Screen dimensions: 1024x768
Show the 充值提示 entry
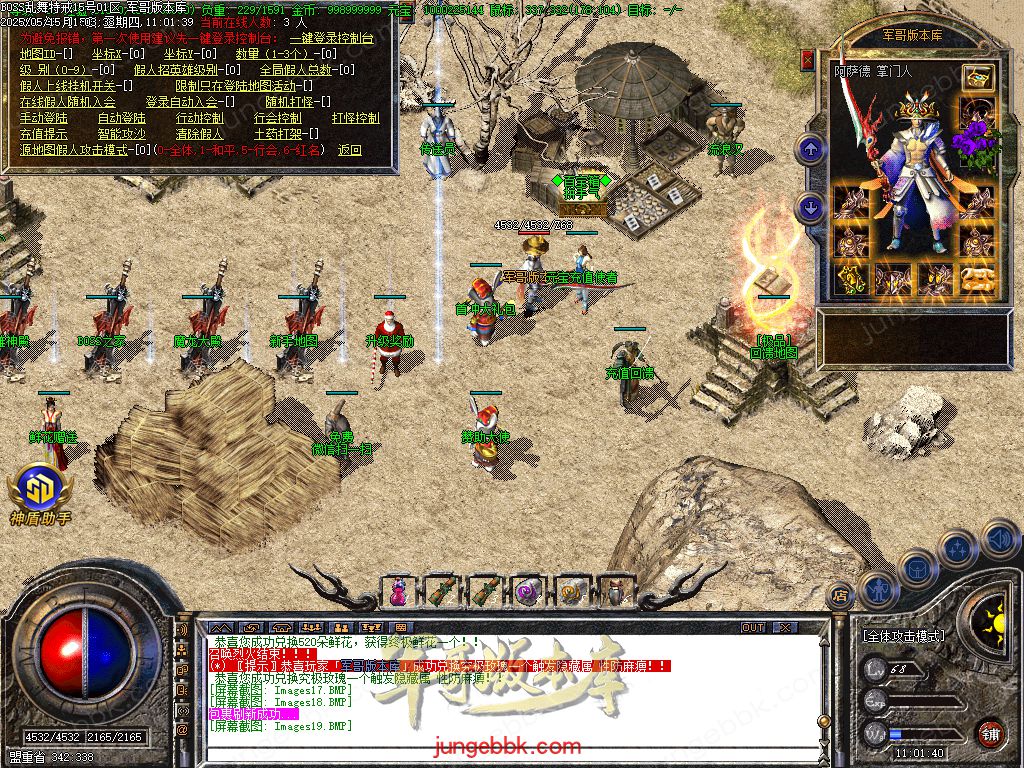pyautogui.click(x=42, y=134)
